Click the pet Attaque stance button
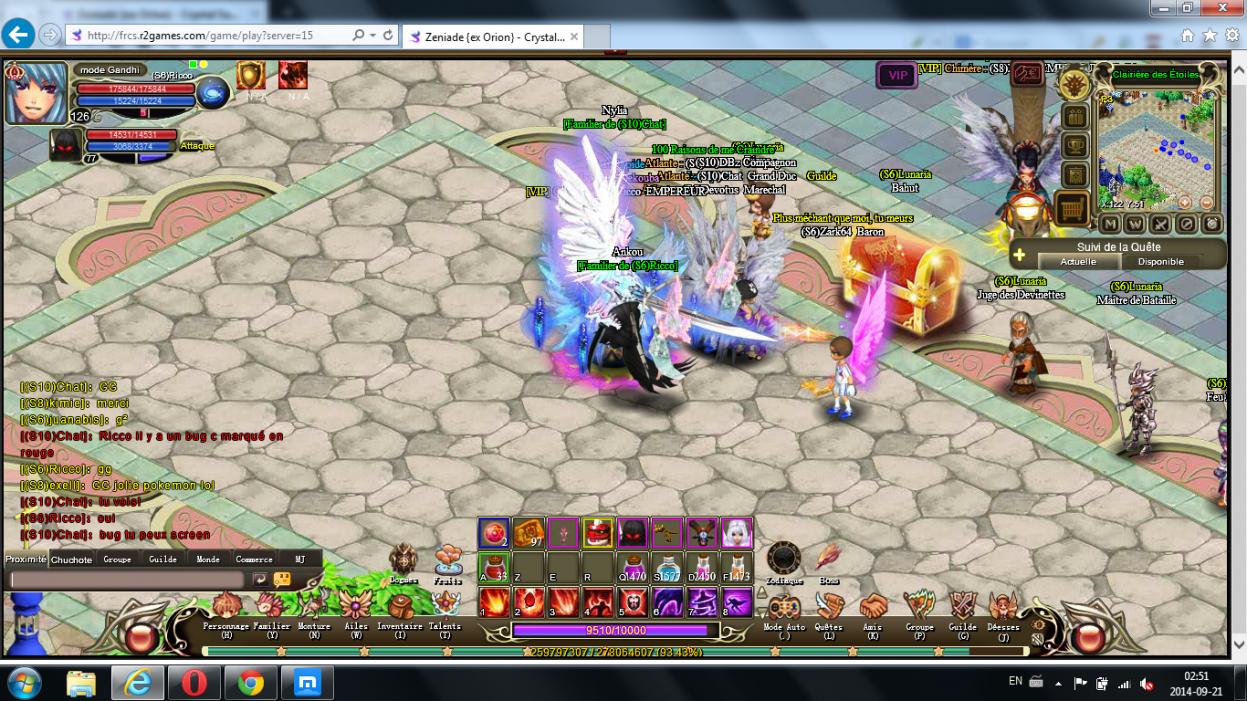The width and height of the screenshot is (1247, 701). click(x=197, y=146)
